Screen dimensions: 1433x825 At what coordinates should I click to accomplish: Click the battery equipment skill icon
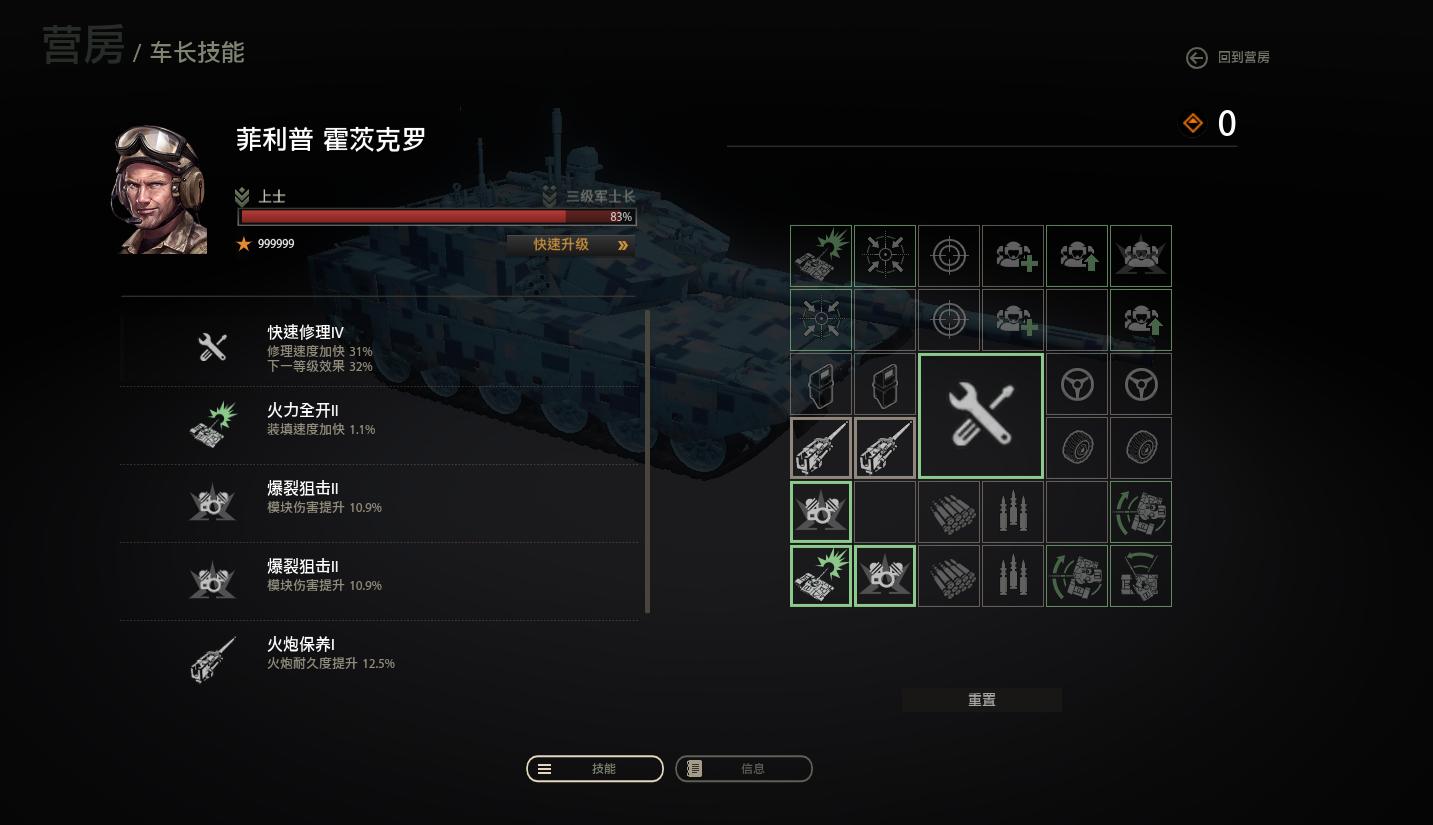pos(820,383)
